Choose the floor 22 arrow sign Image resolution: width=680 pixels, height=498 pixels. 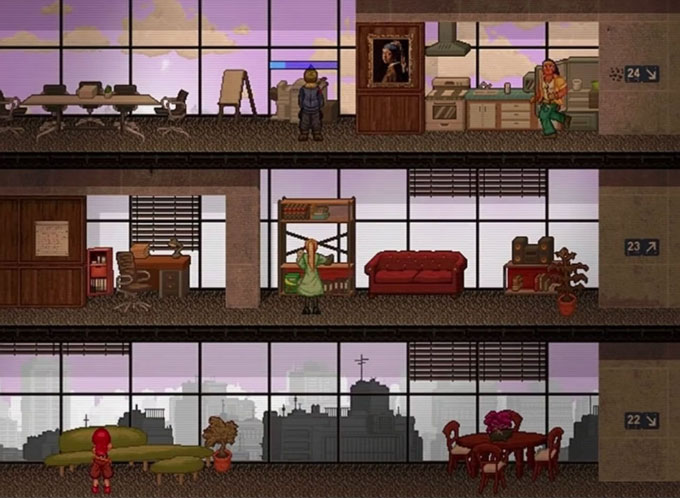coord(641,420)
